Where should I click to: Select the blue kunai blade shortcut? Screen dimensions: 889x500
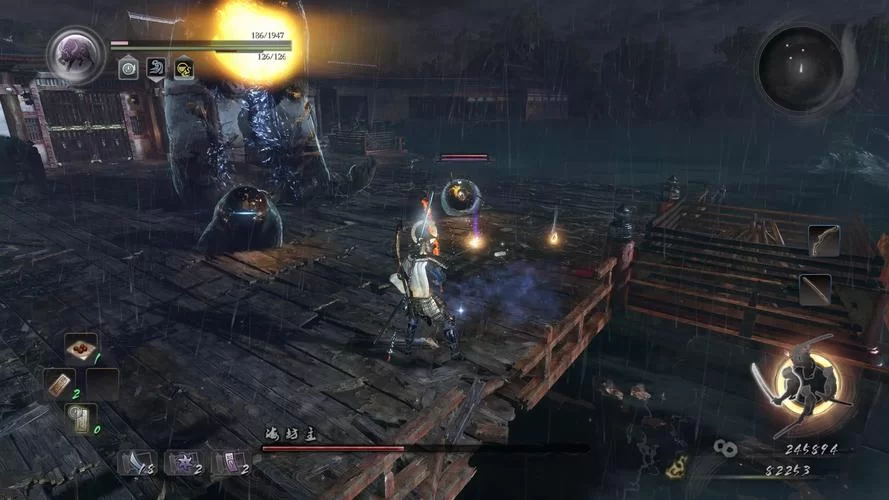135,461
